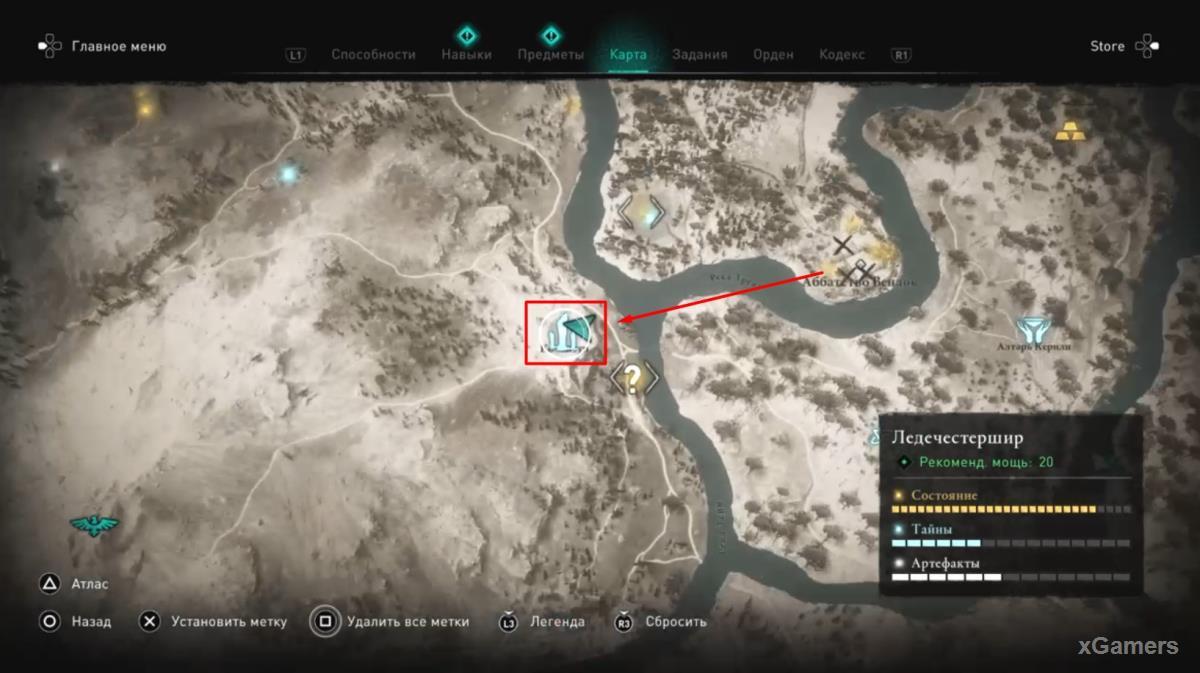
Task: Switch to the Способности tab
Action: [x=373, y=55]
